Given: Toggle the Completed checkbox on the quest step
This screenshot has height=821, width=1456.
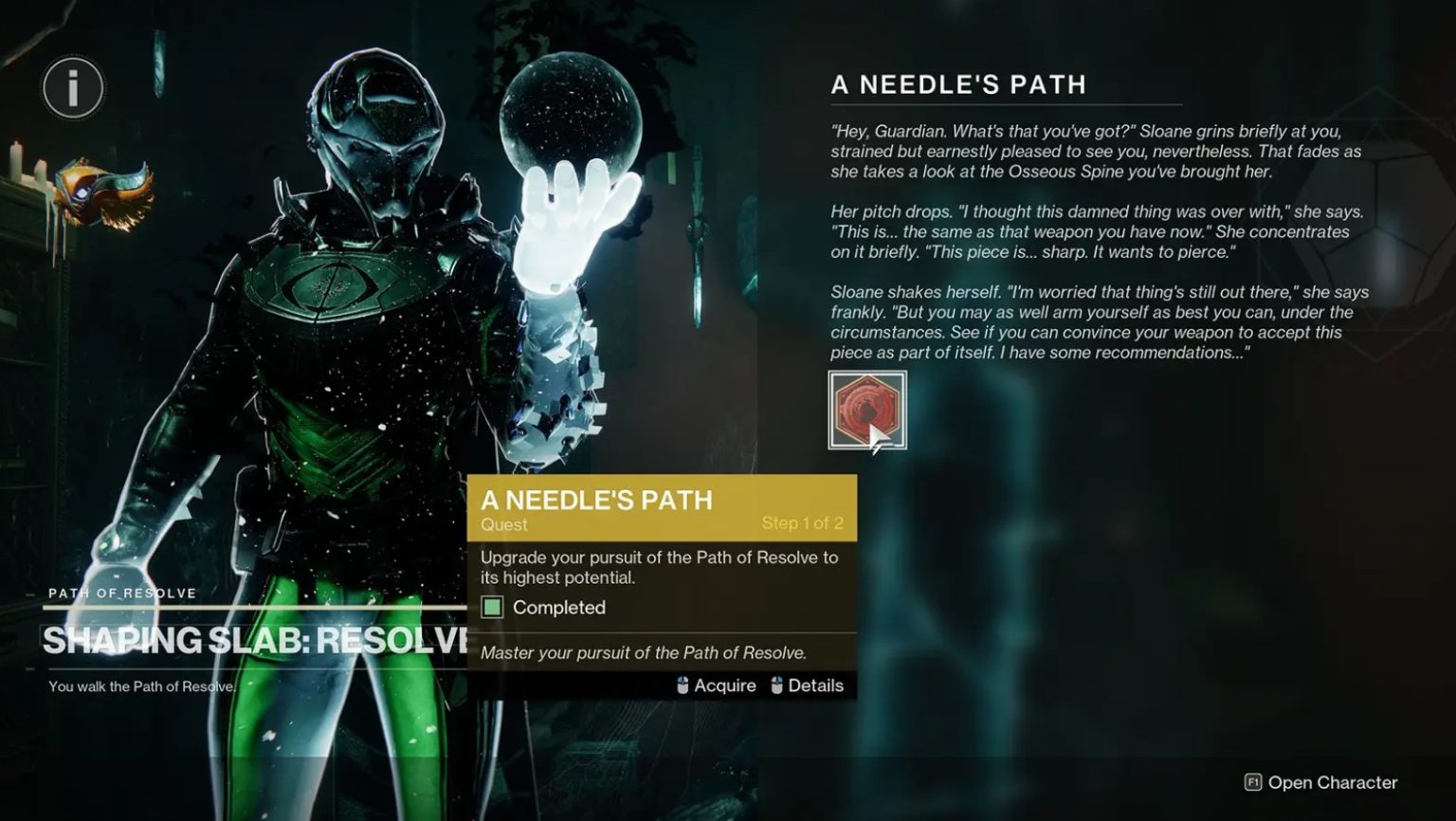Looking at the screenshot, I should tap(492, 607).
